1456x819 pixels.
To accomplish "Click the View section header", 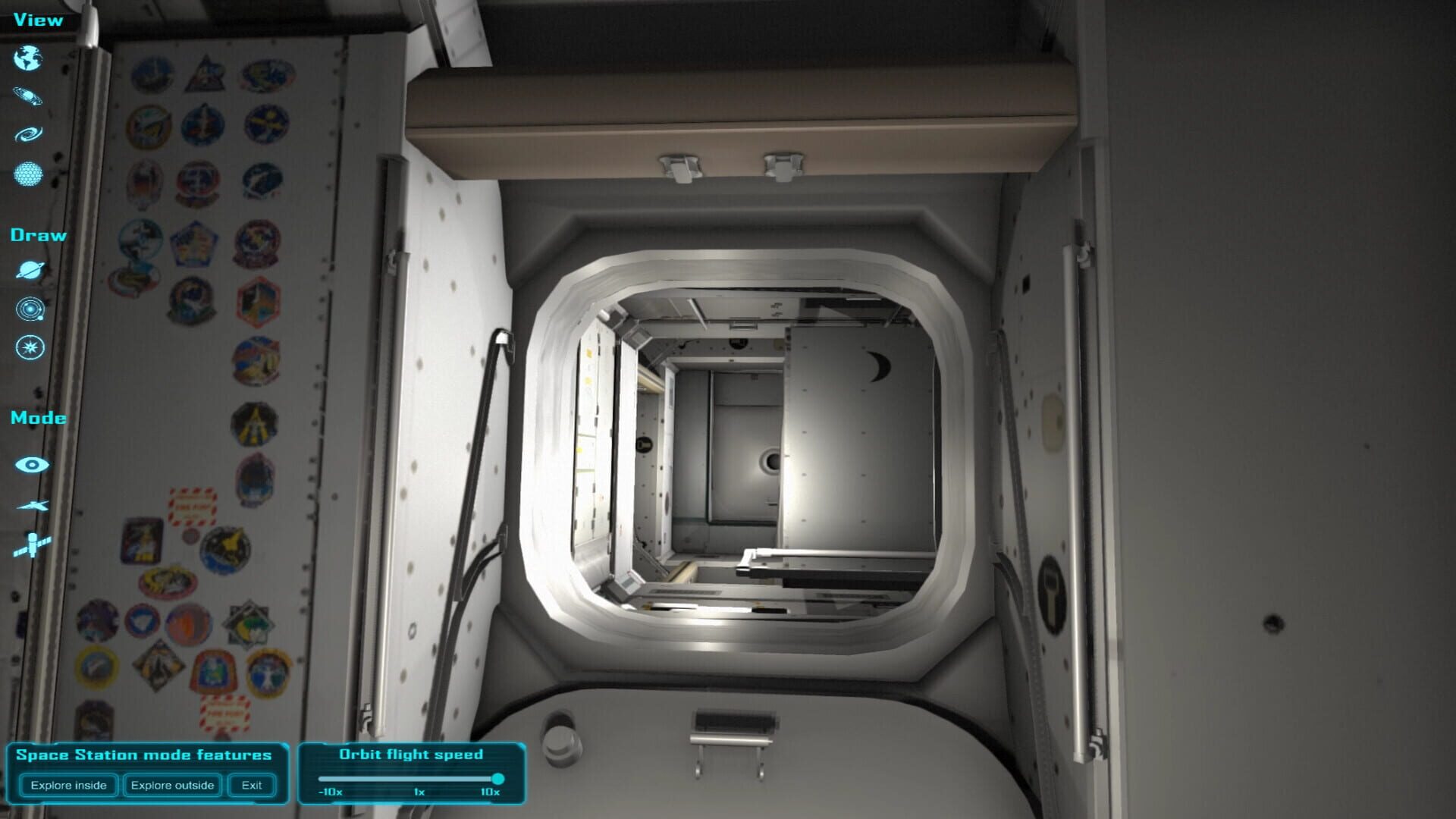I will (36, 20).
